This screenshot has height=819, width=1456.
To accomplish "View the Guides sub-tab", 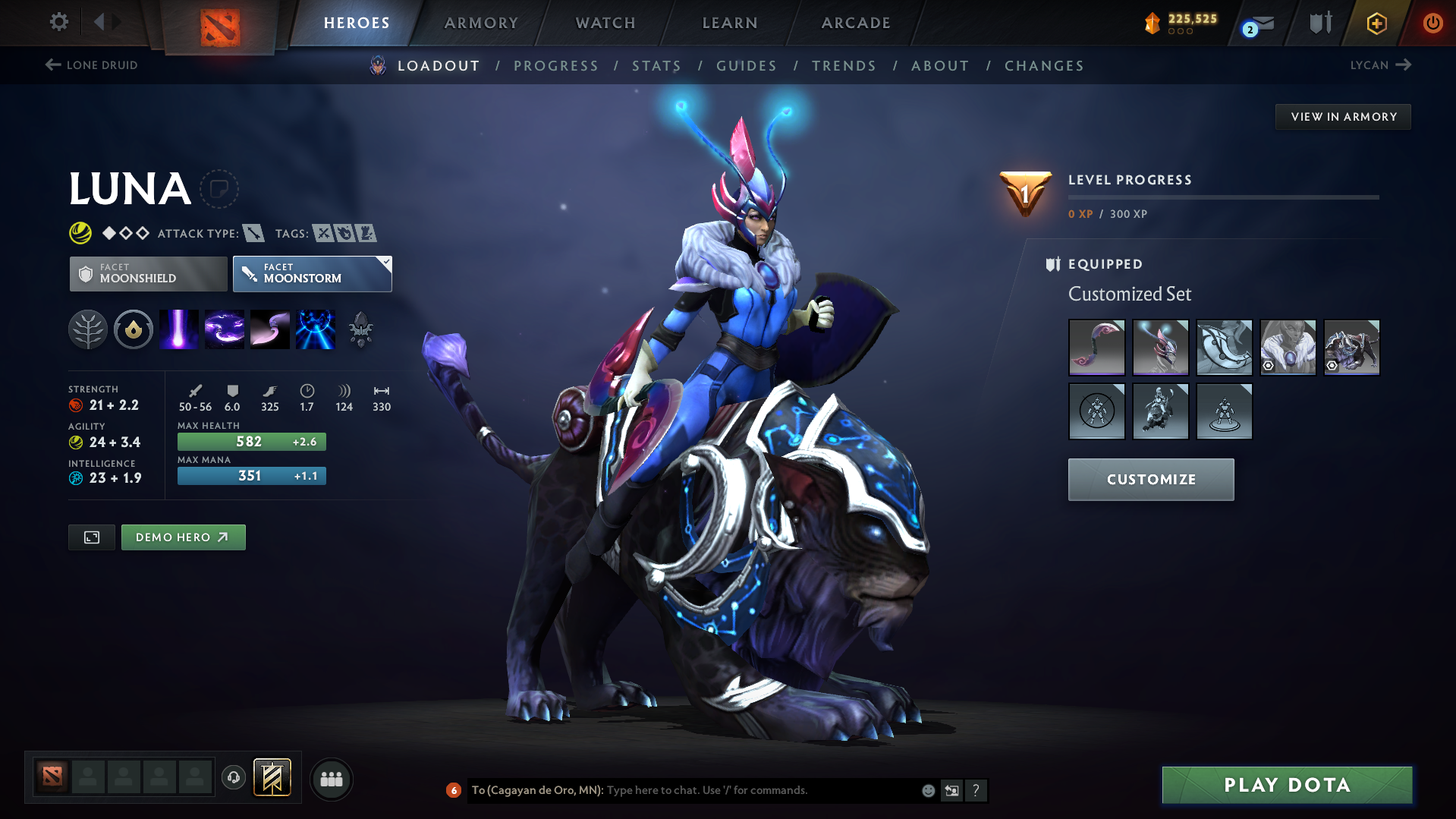I will point(747,66).
